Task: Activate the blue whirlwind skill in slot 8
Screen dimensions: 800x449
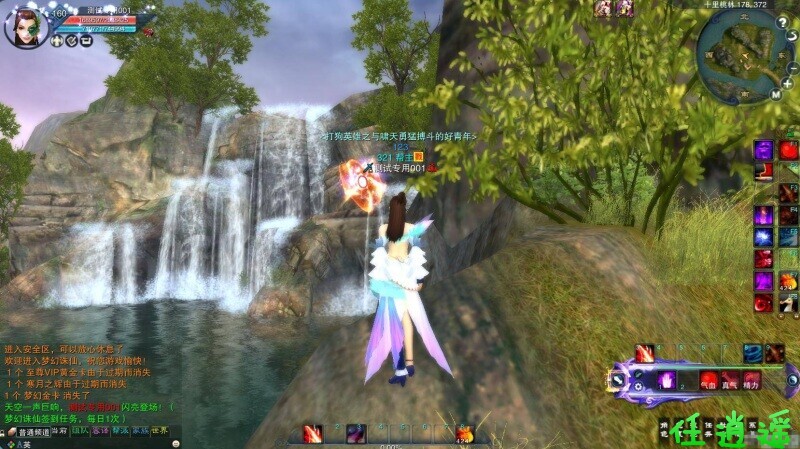Action: point(752,353)
